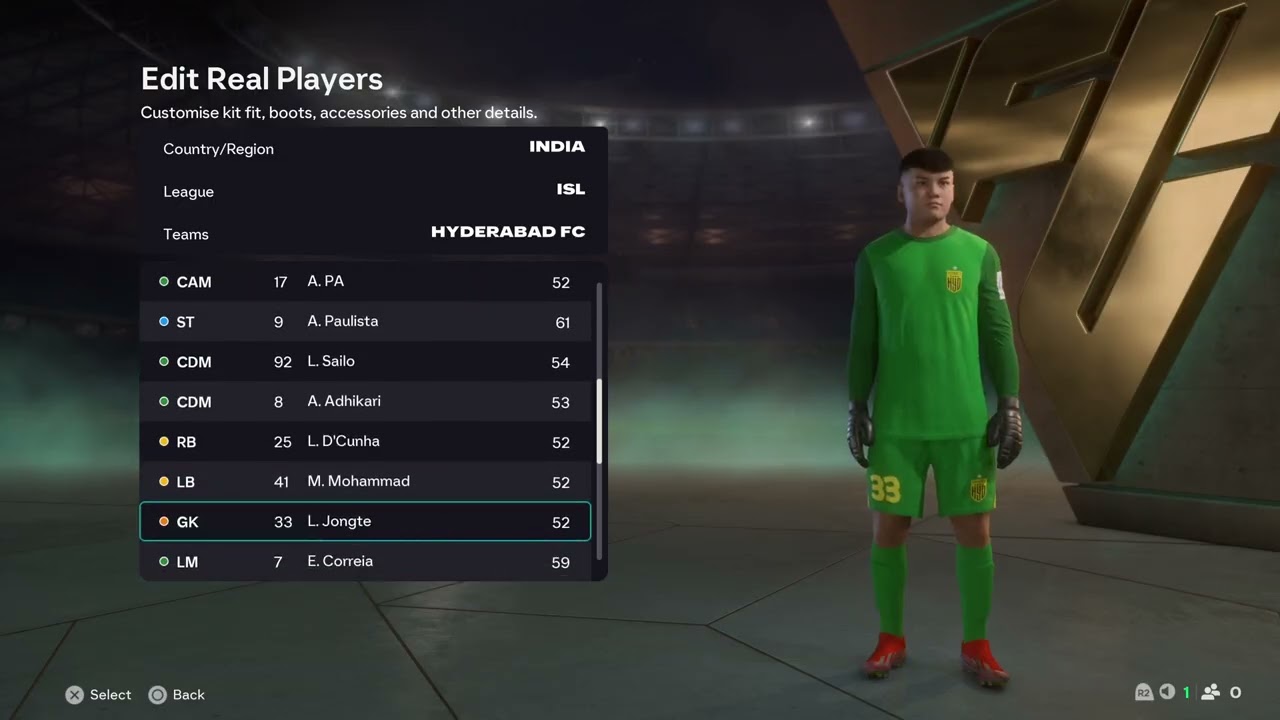Choose striker A. Paulista

(365, 322)
